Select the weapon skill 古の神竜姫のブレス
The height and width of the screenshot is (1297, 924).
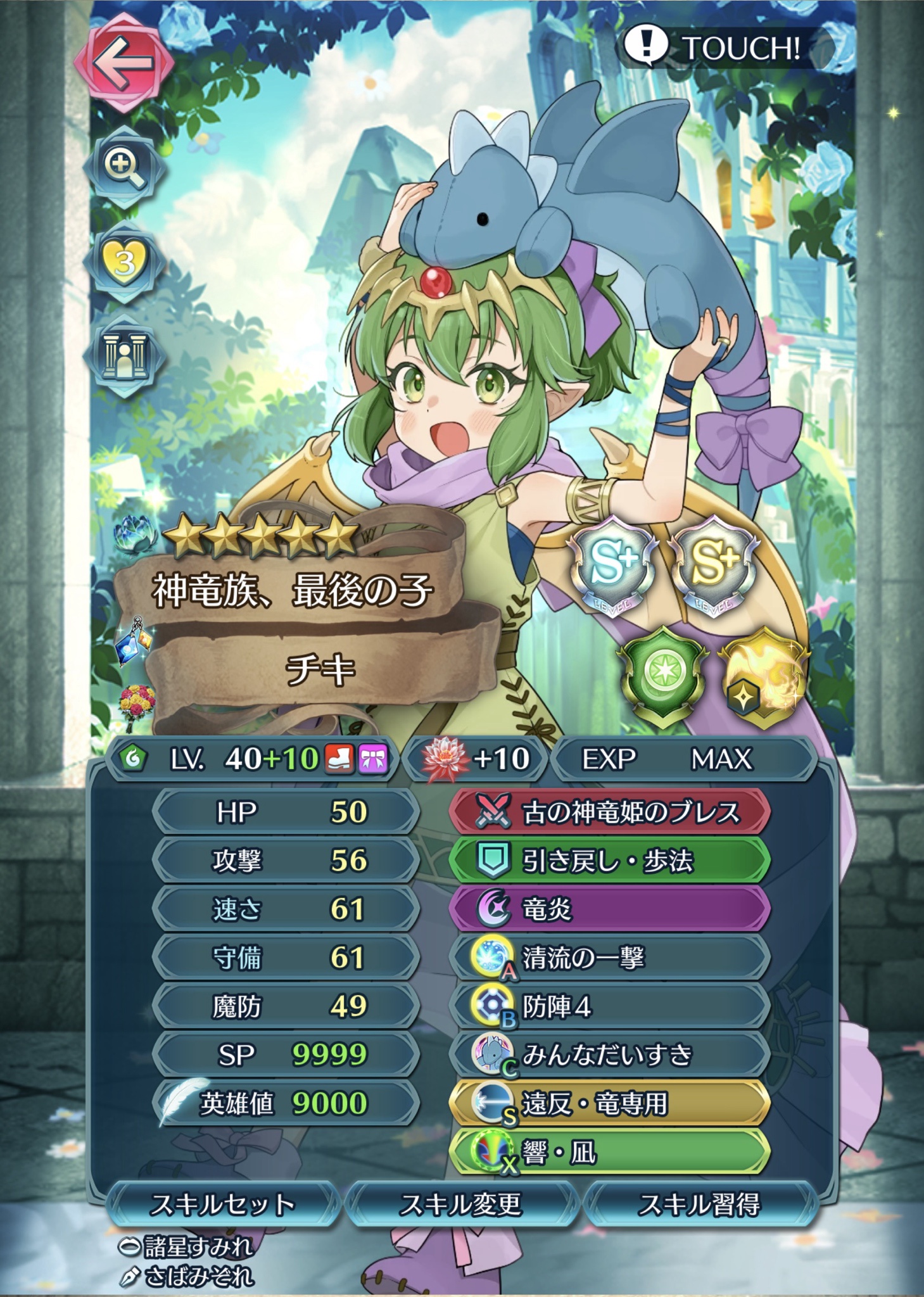(609, 812)
